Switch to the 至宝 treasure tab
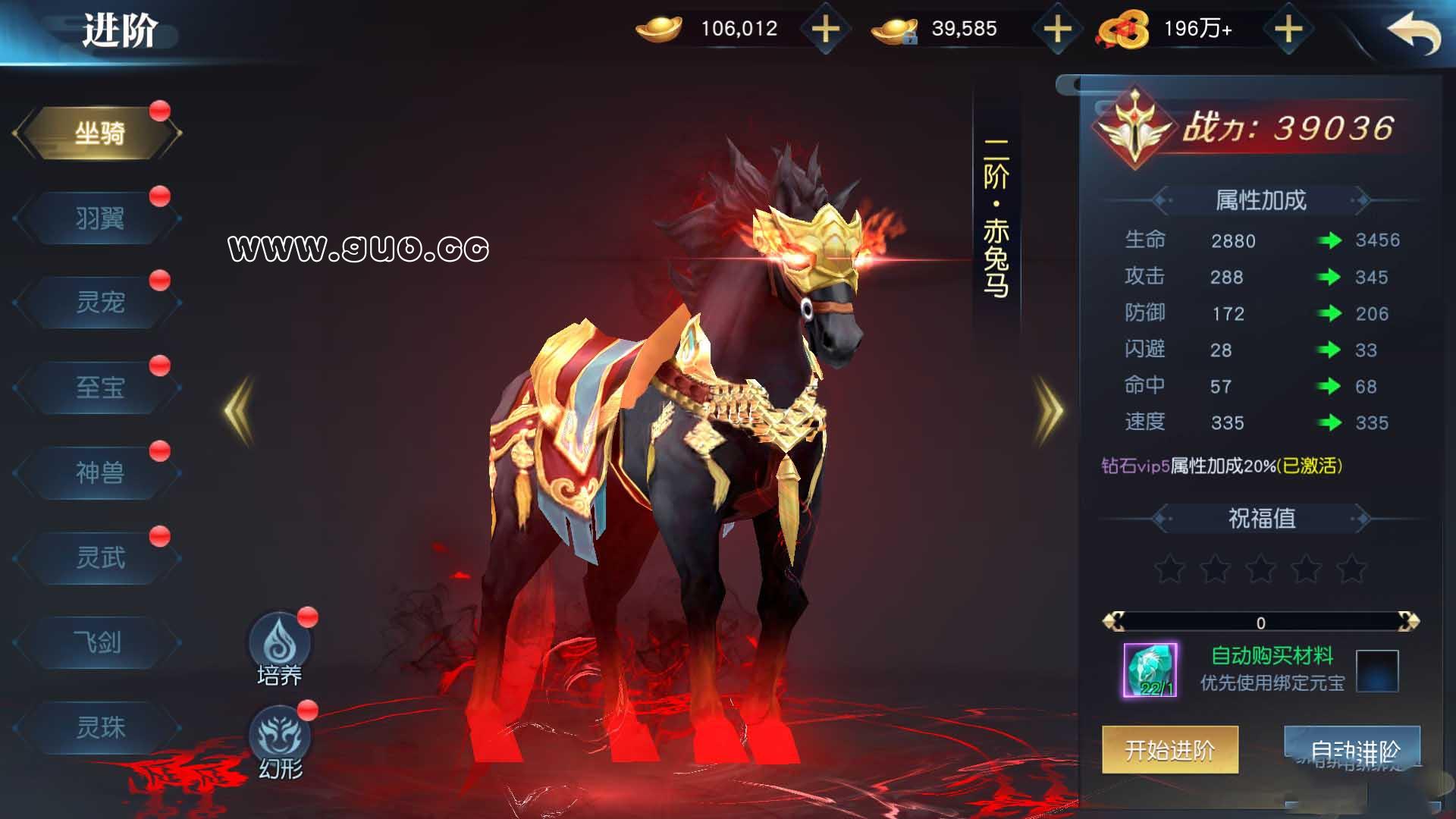The height and width of the screenshot is (819, 1456). click(99, 388)
